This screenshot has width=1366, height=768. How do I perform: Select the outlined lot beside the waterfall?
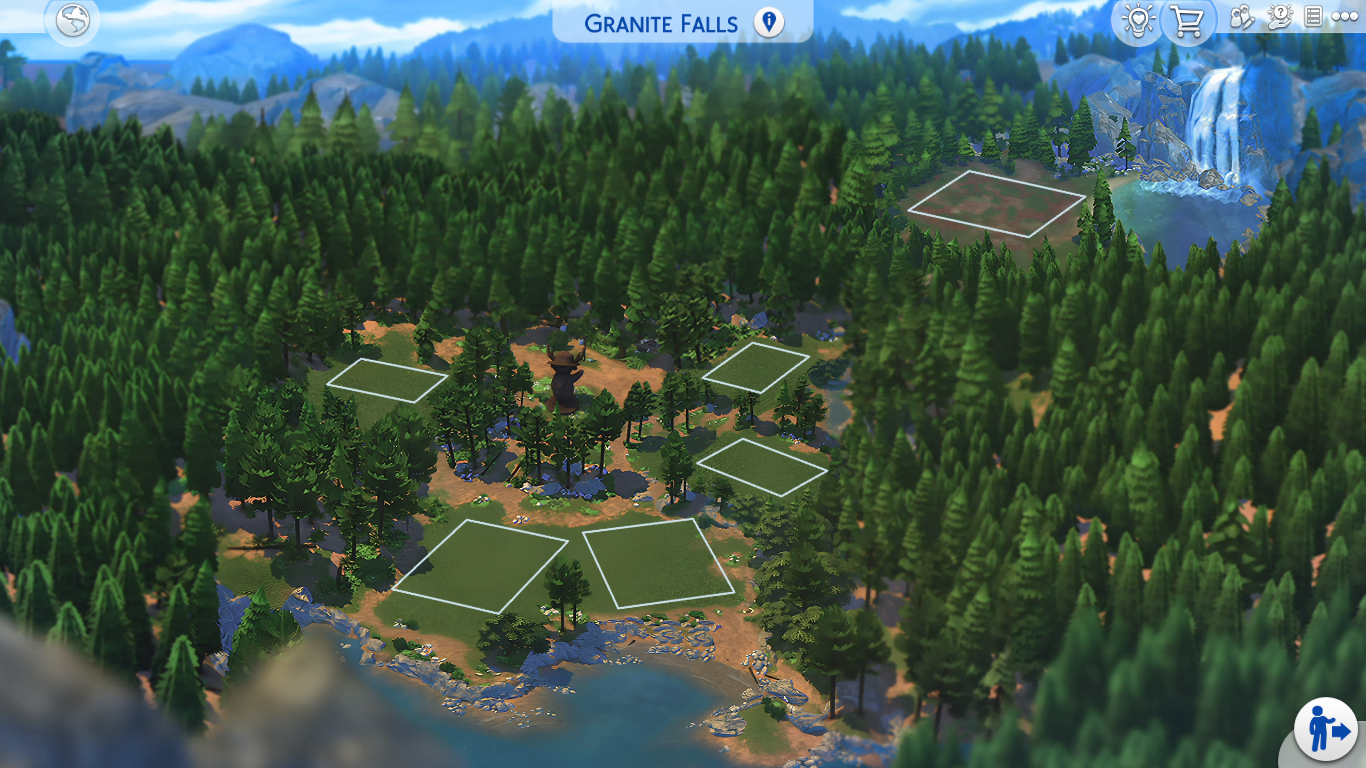click(997, 203)
